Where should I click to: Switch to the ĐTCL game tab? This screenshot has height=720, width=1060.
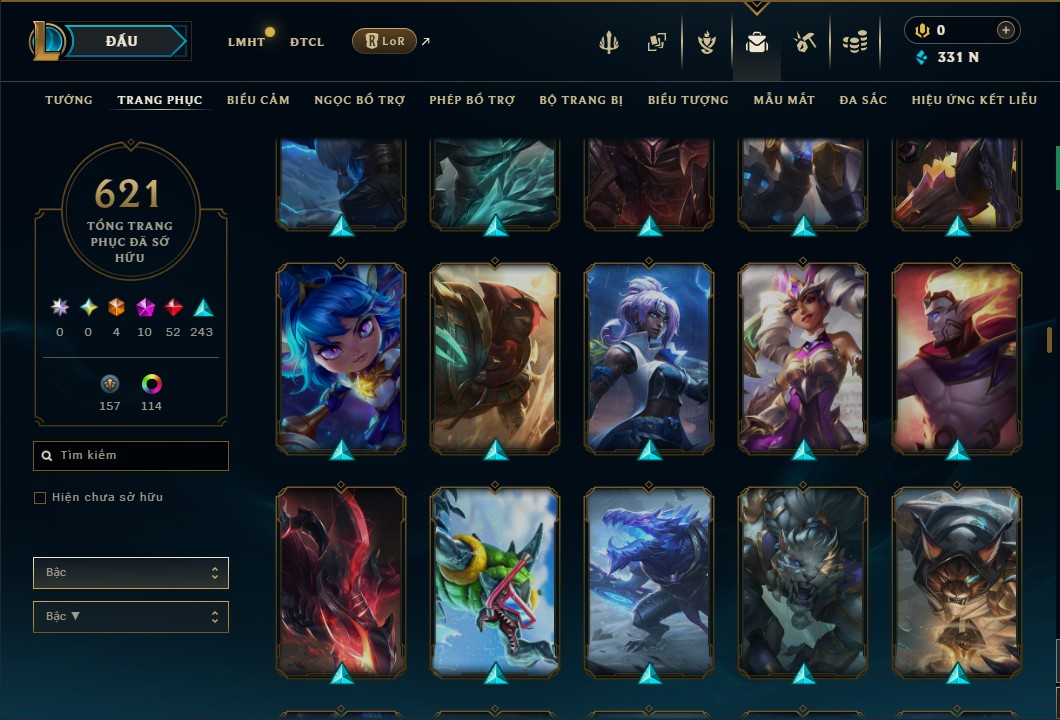click(307, 42)
